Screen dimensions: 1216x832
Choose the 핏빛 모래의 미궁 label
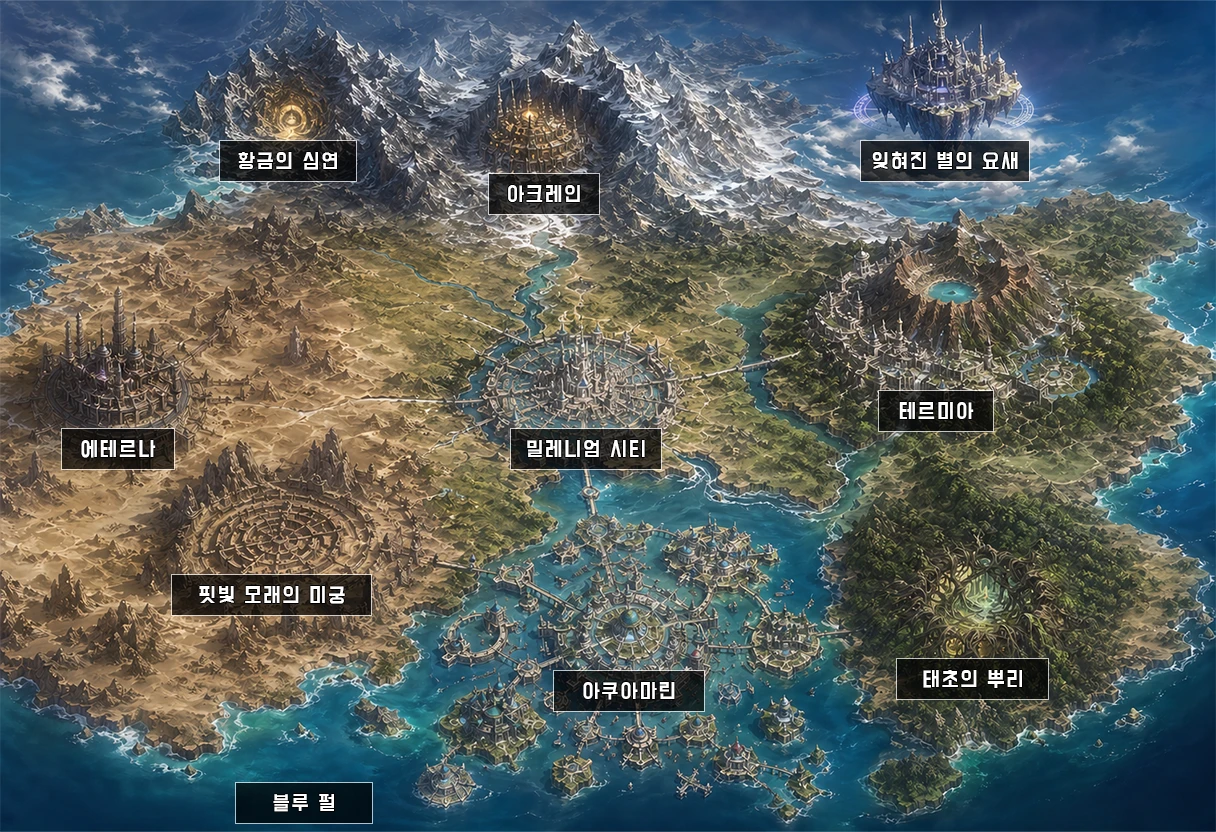tap(271, 594)
